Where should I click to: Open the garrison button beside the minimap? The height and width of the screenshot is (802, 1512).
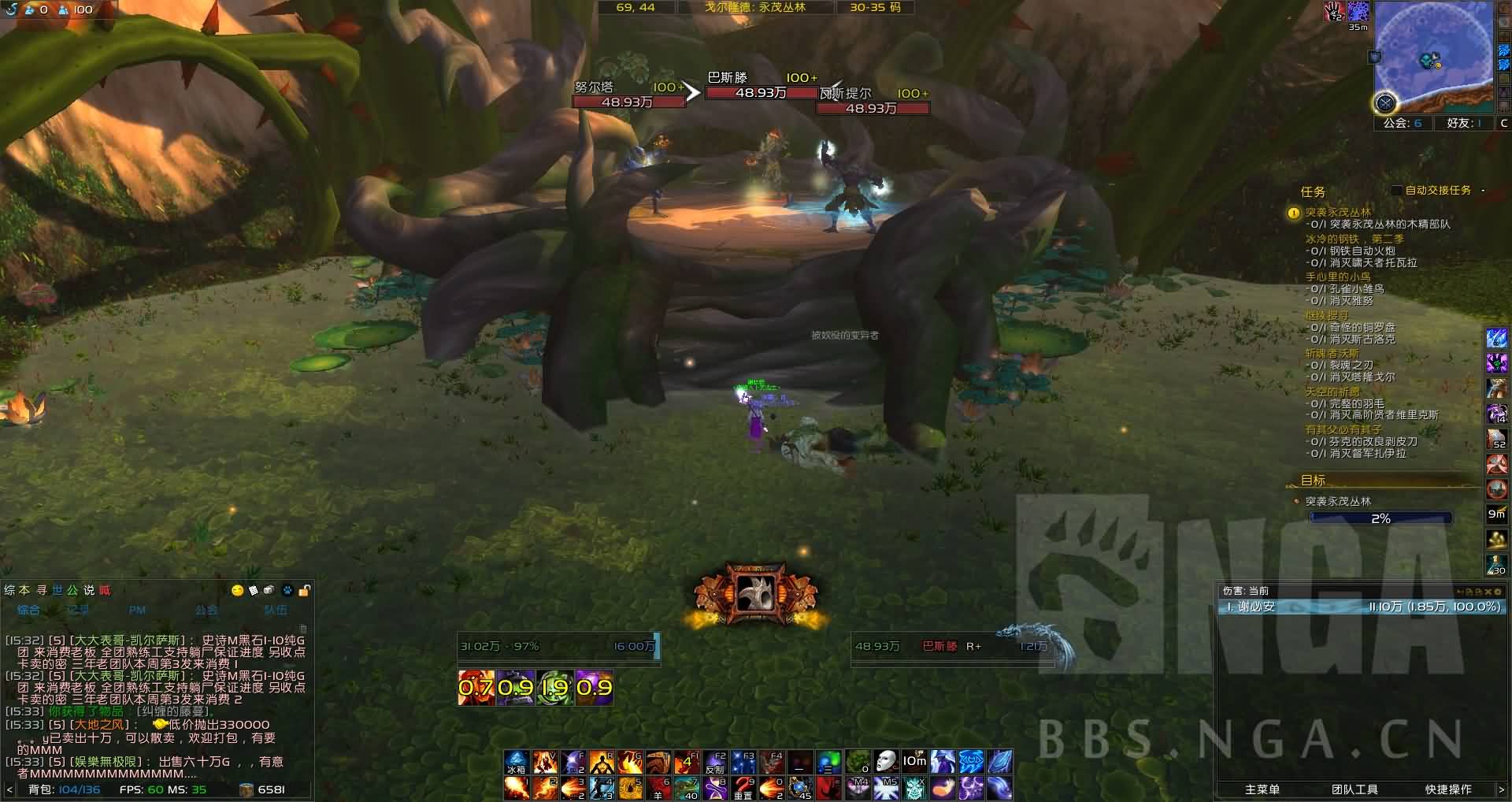[x=1384, y=102]
